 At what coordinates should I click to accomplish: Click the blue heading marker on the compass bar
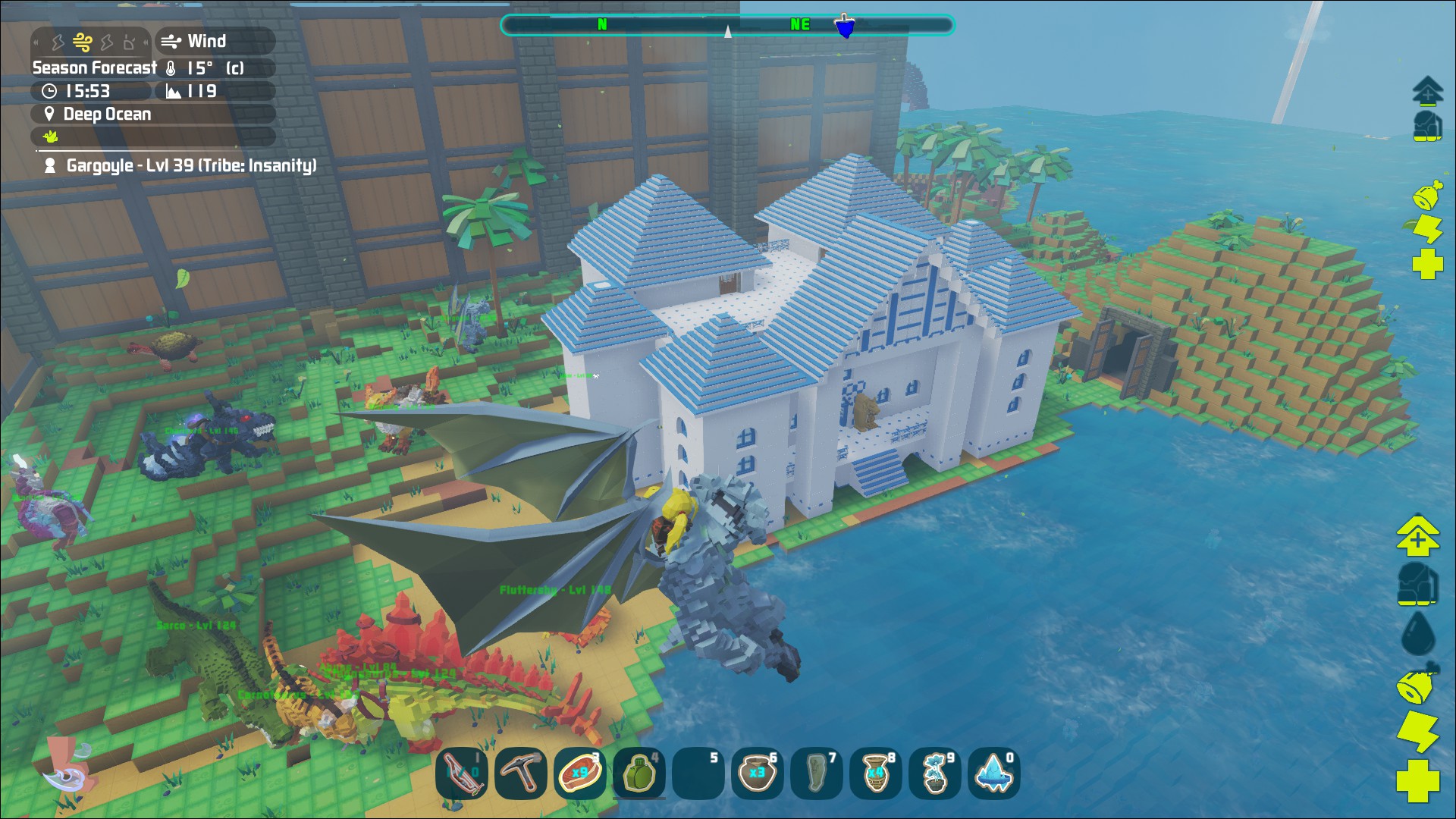[846, 24]
